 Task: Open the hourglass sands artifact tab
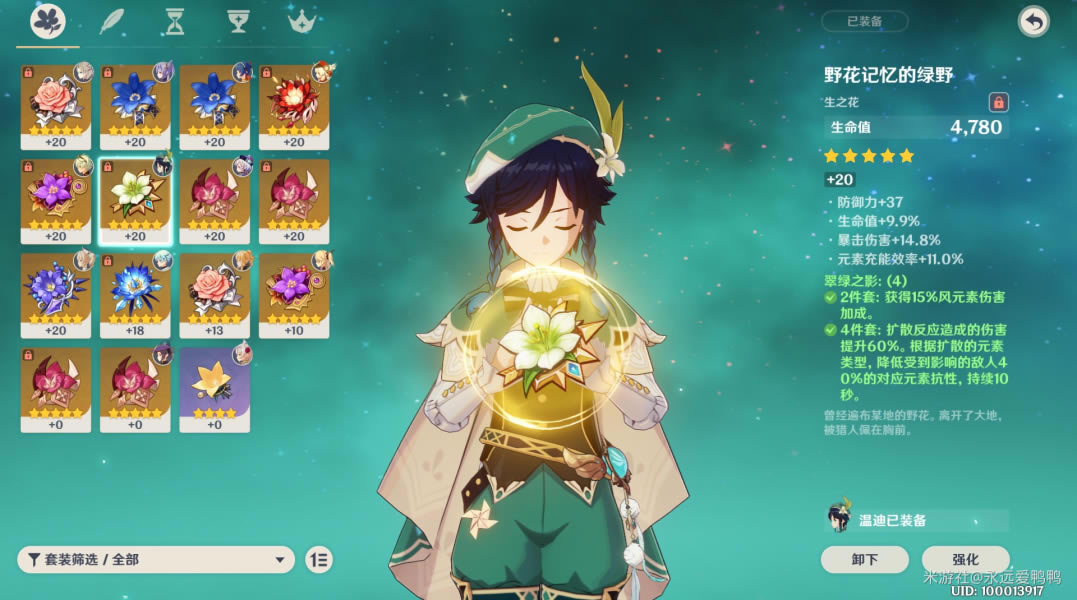[x=175, y=22]
